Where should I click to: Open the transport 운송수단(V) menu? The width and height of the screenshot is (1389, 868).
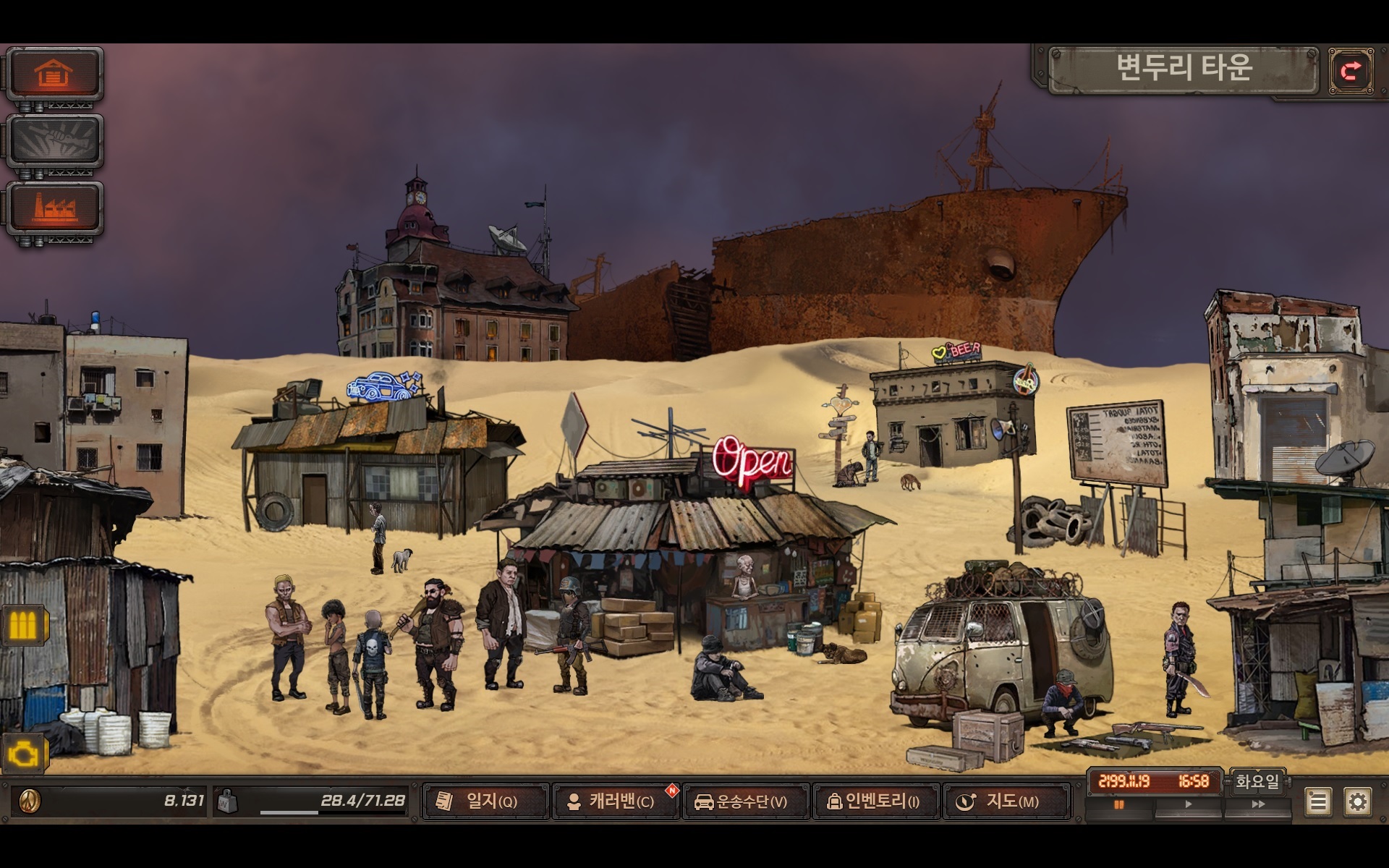pos(746,801)
